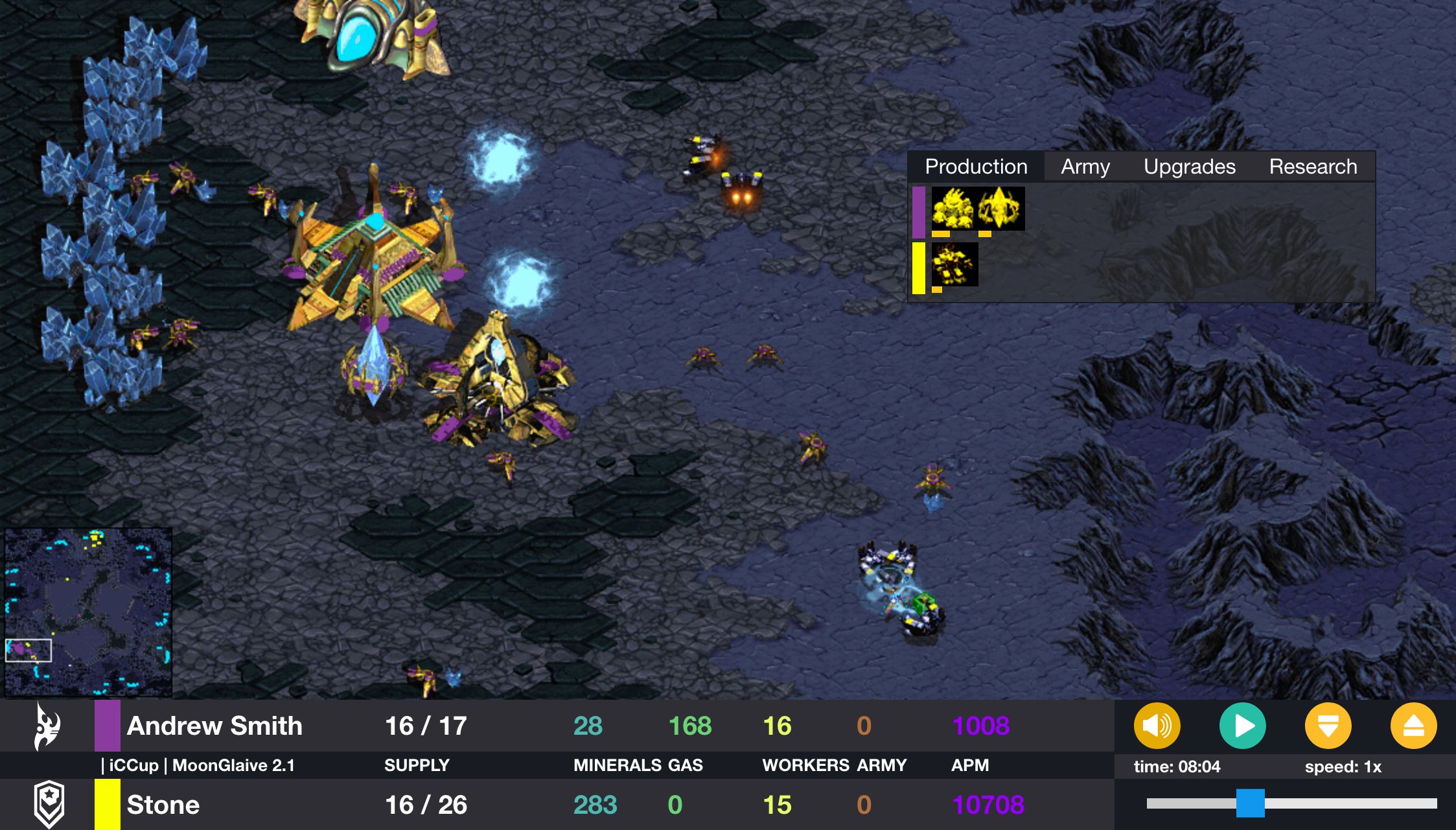Click the purple player's second production icon
1456x830 pixels.
tap(1001, 209)
